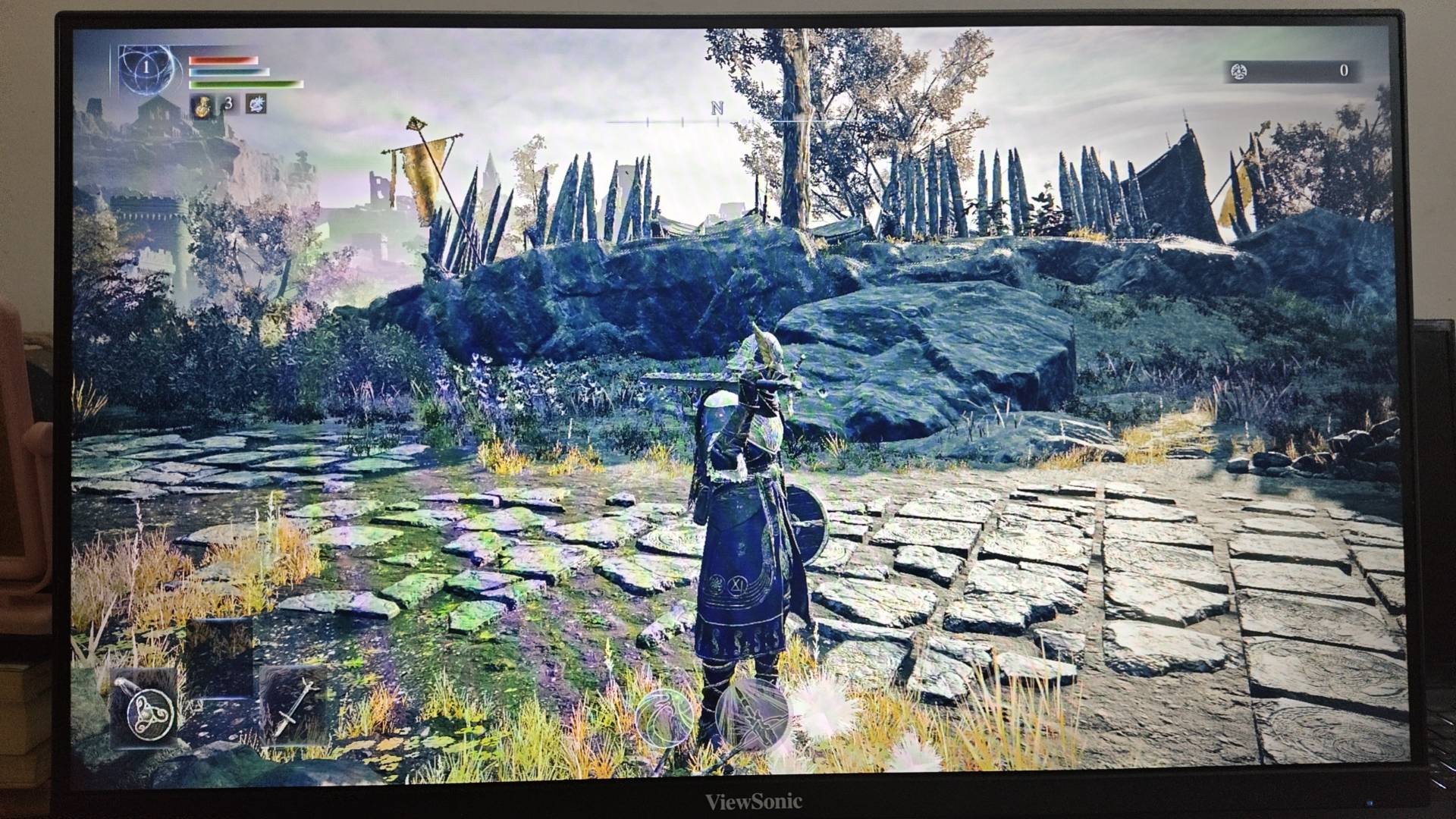Activate the crossed-blades ultimate art icon

752,714
